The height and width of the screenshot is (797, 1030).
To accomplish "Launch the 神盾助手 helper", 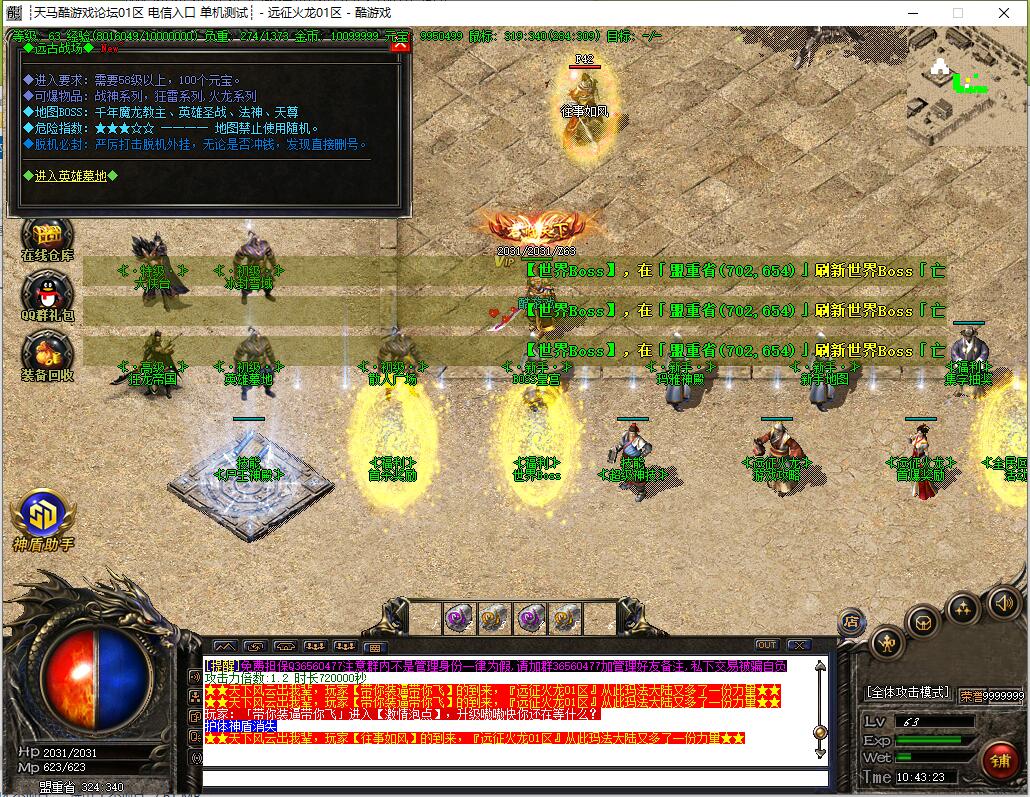I will point(43,518).
